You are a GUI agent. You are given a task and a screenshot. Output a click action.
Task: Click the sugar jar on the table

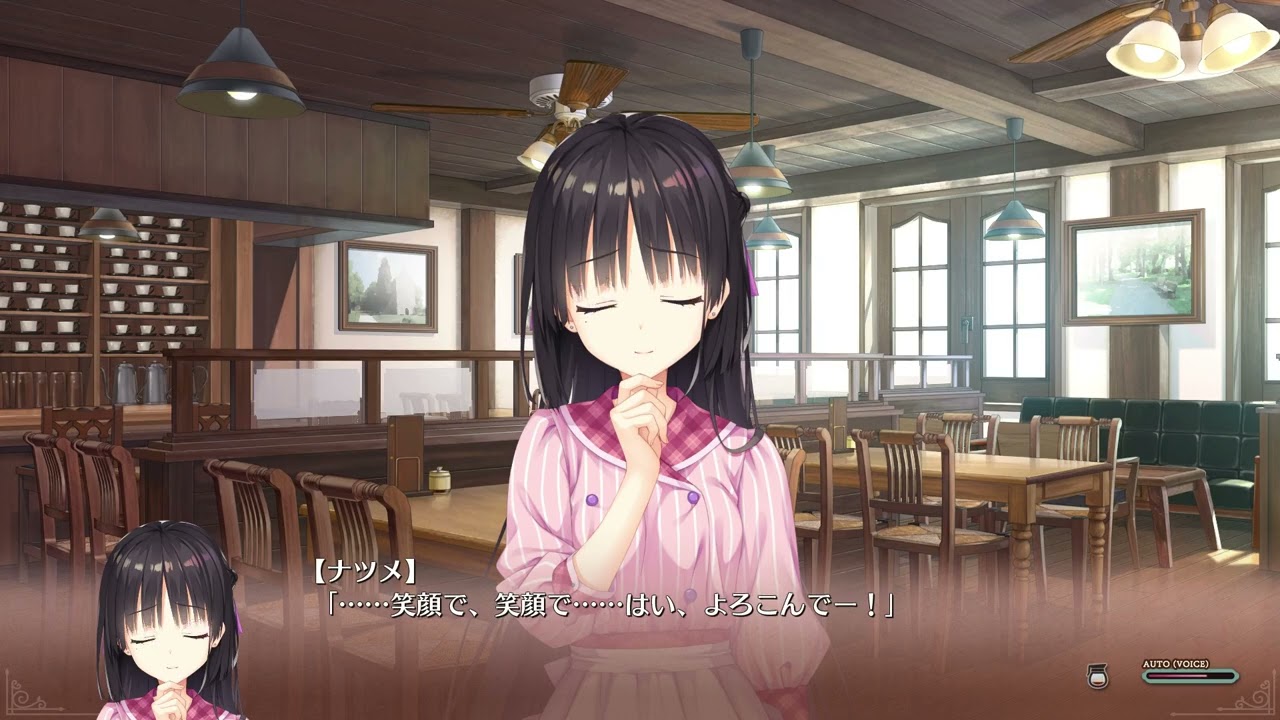point(440,482)
